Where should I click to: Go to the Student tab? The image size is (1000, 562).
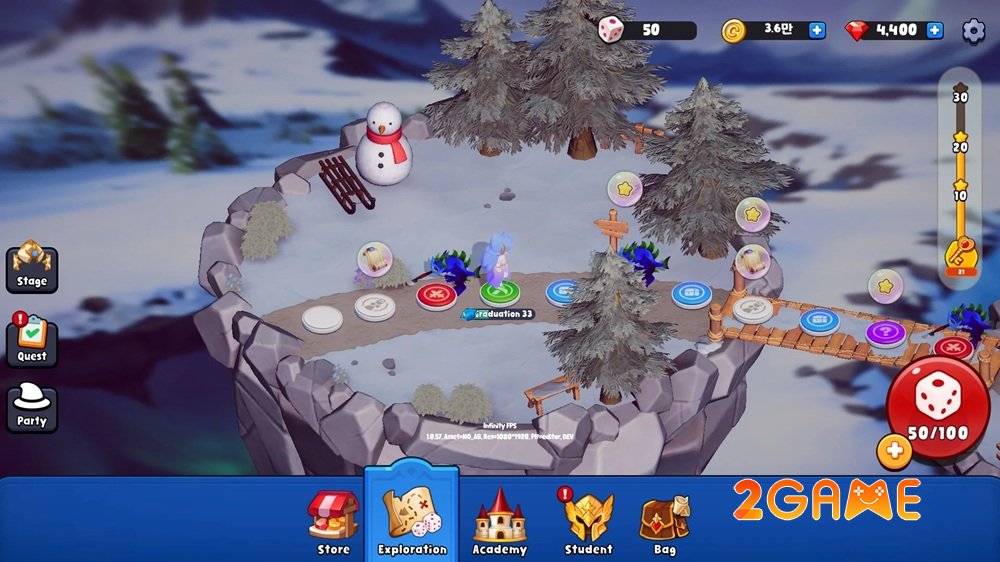point(588,522)
